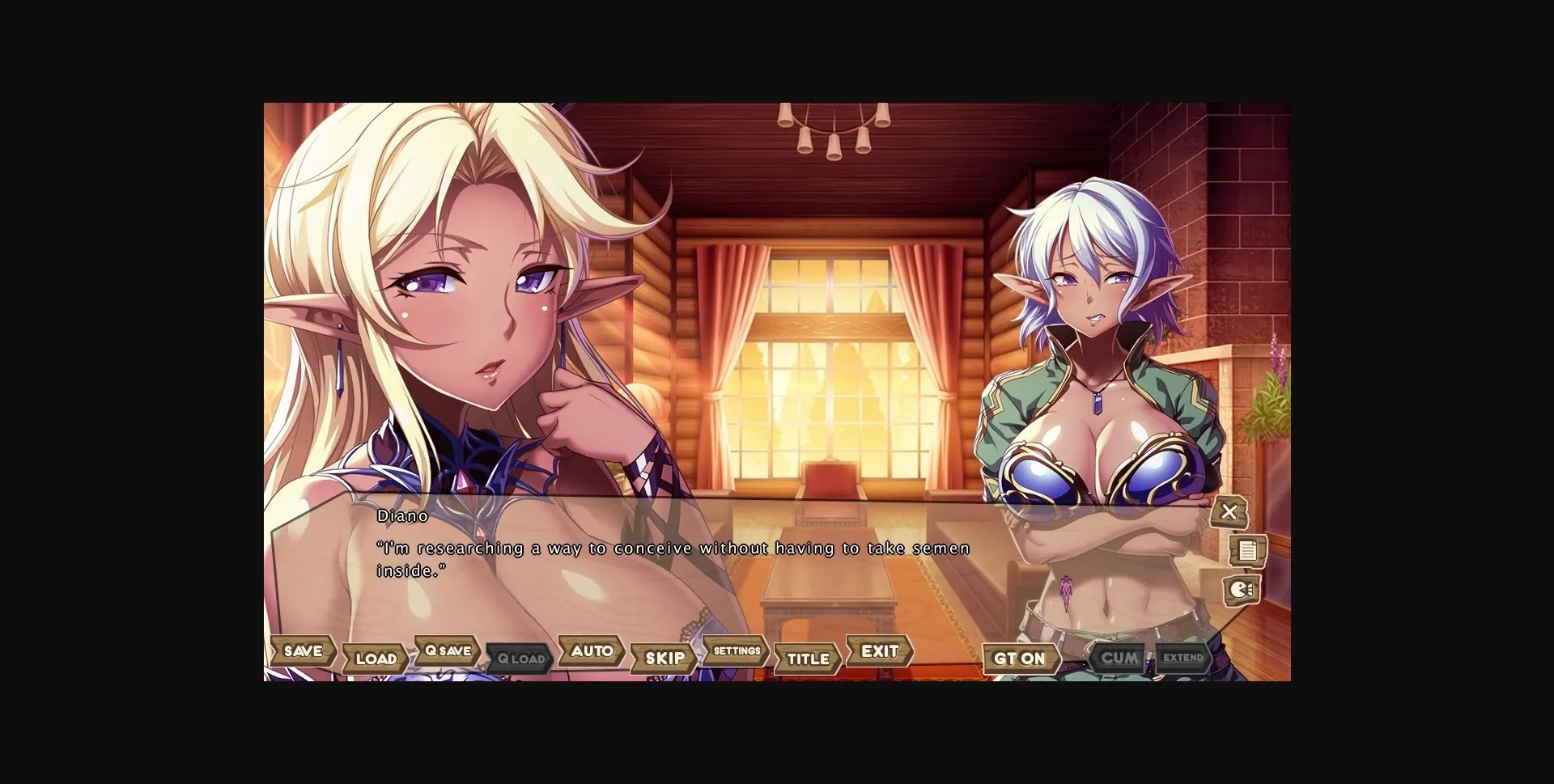Open the SAVE screen

[x=303, y=651]
